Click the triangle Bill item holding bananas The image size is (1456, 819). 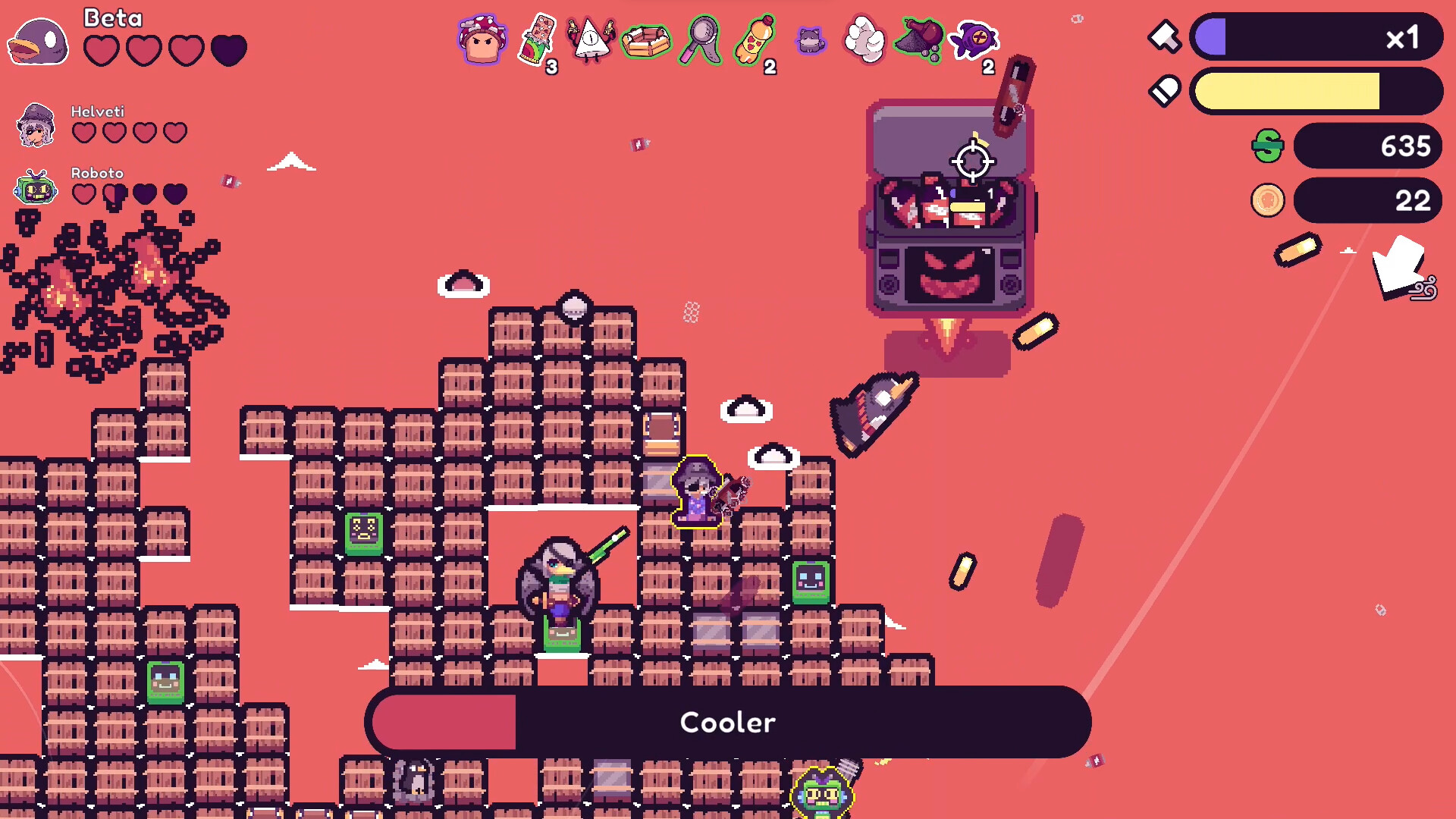[591, 39]
